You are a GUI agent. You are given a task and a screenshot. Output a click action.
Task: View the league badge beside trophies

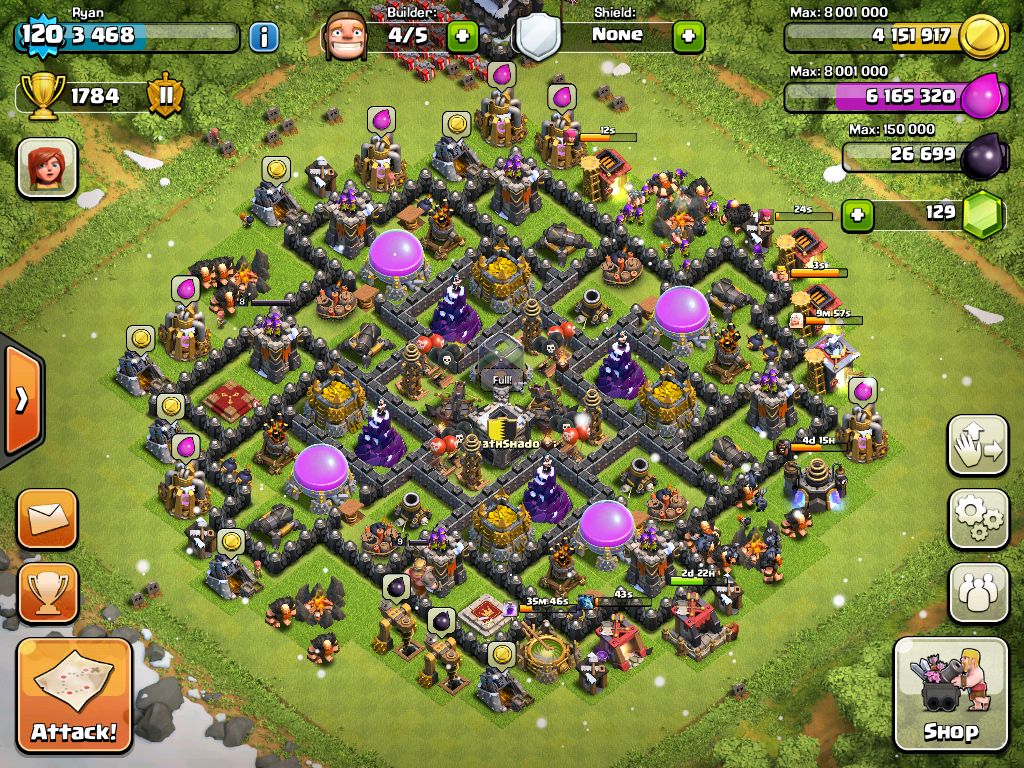point(166,96)
